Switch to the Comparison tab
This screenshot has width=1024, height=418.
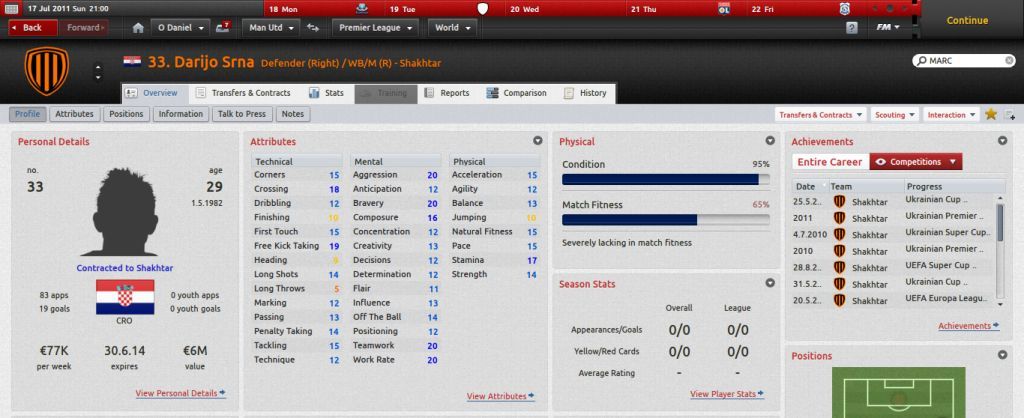pos(517,93)
